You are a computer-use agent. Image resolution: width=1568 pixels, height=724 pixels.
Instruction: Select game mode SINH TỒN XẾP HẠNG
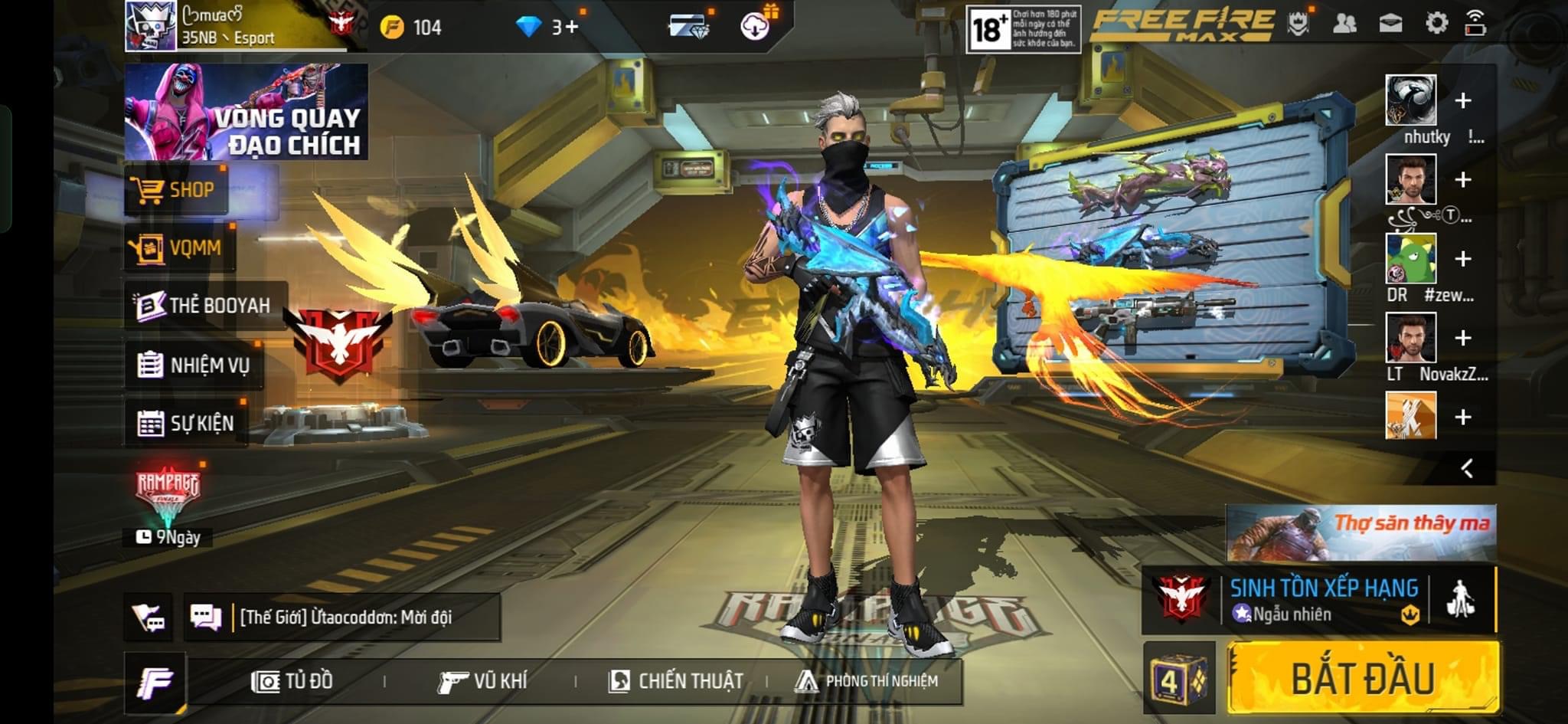[x=1323, y=598]
